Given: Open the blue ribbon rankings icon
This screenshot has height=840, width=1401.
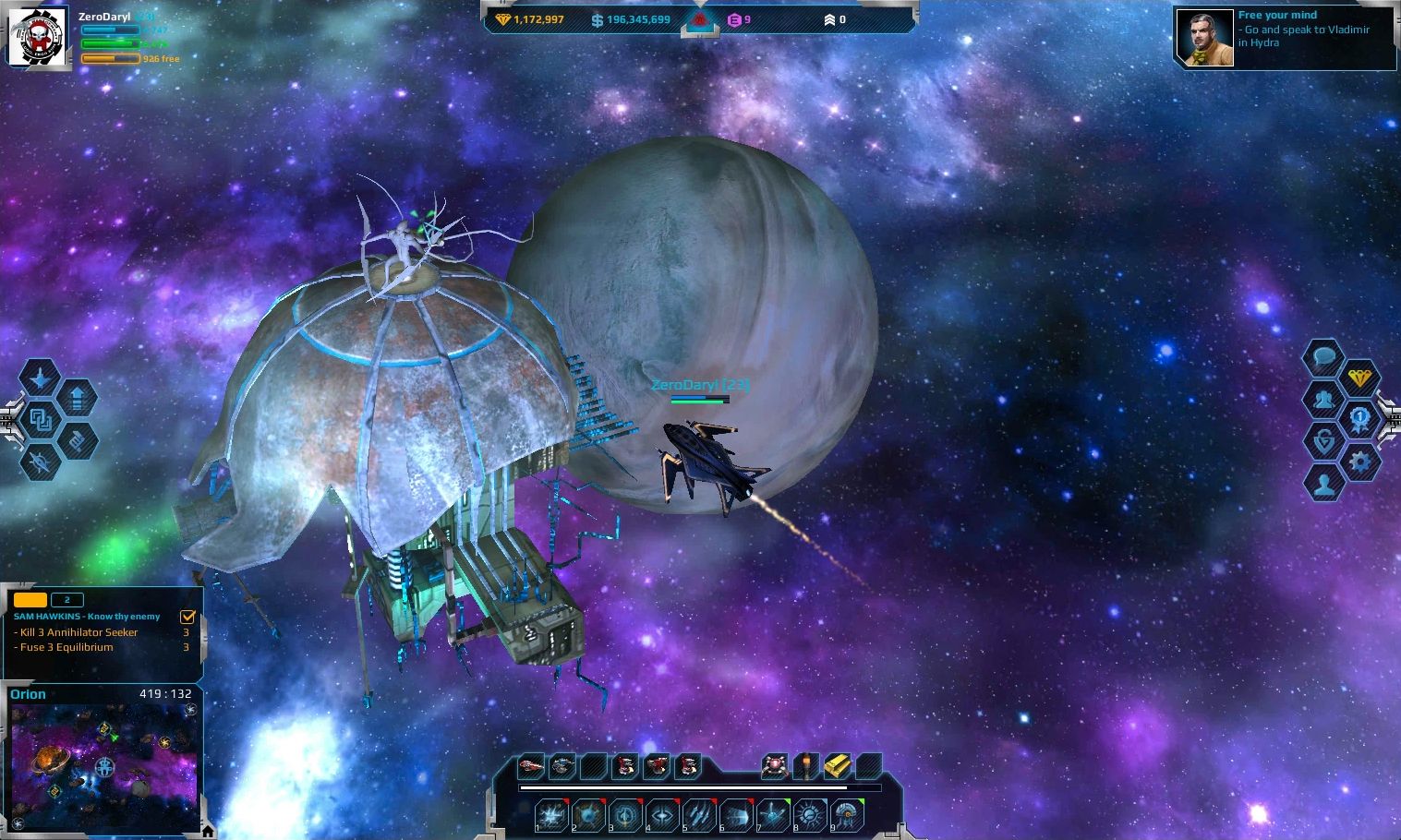Looking at the screenshot, I should coord(1359,419).
